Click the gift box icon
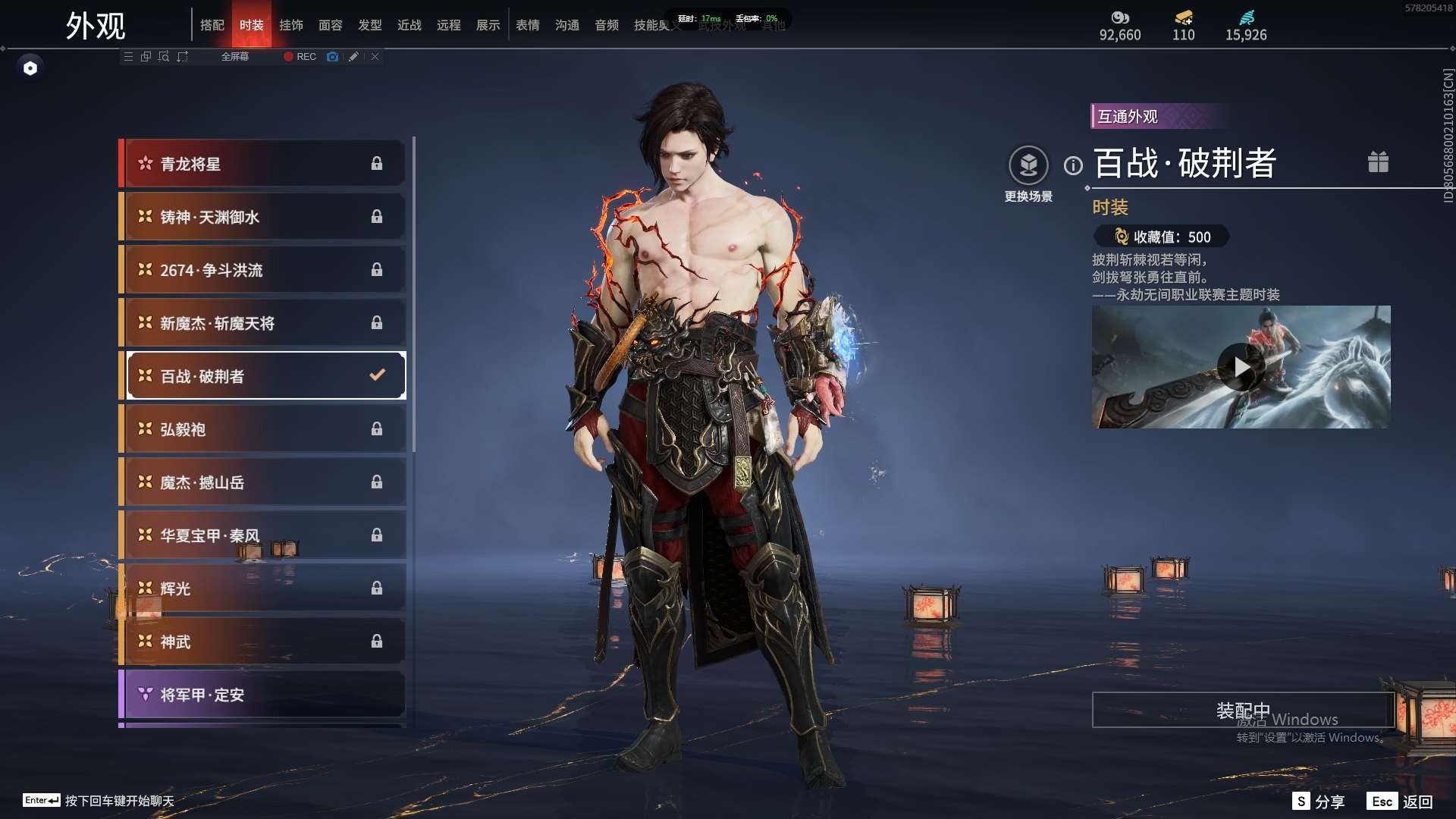 (x=1378, y=162)
